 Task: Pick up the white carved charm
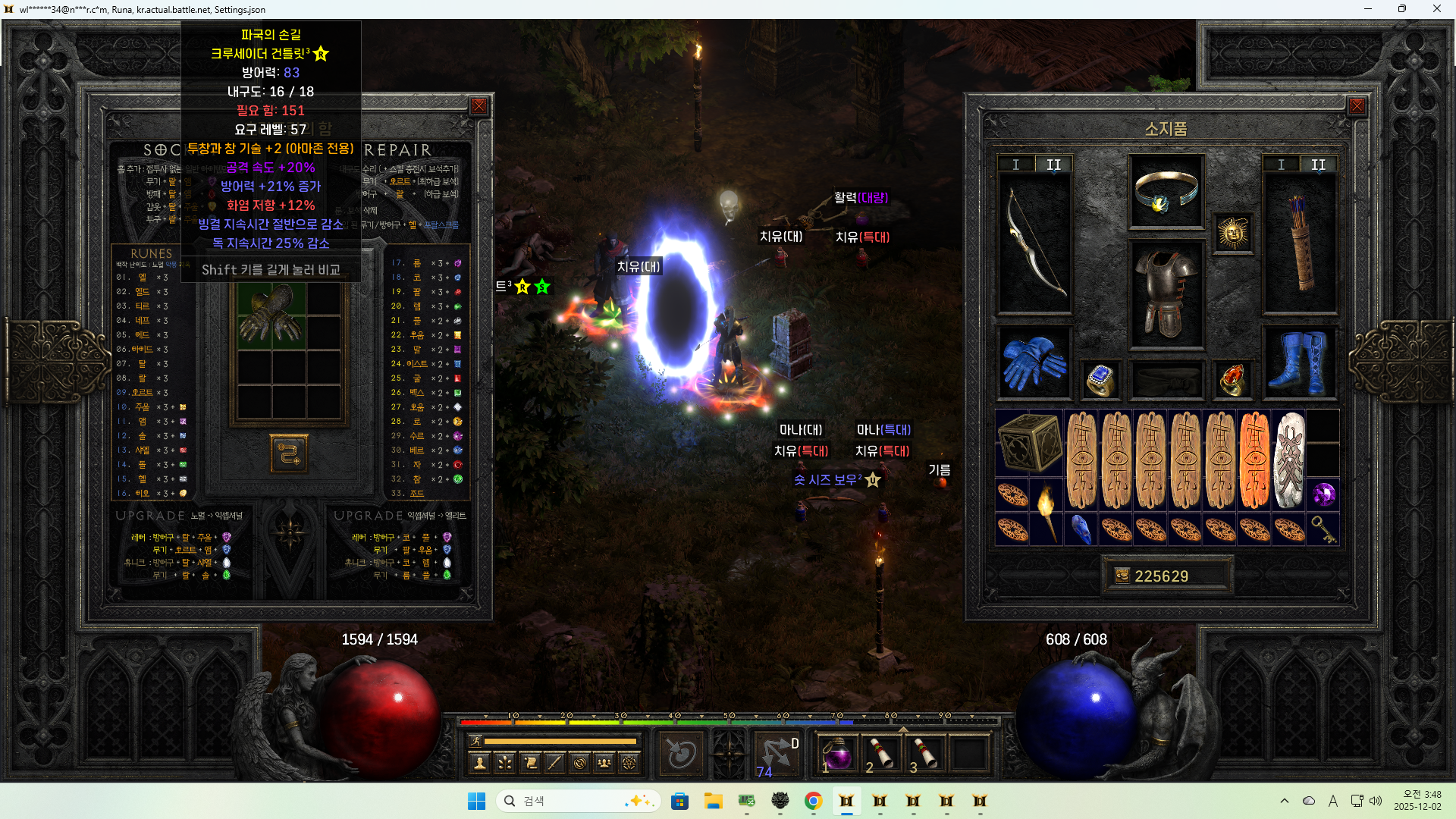1288,460
